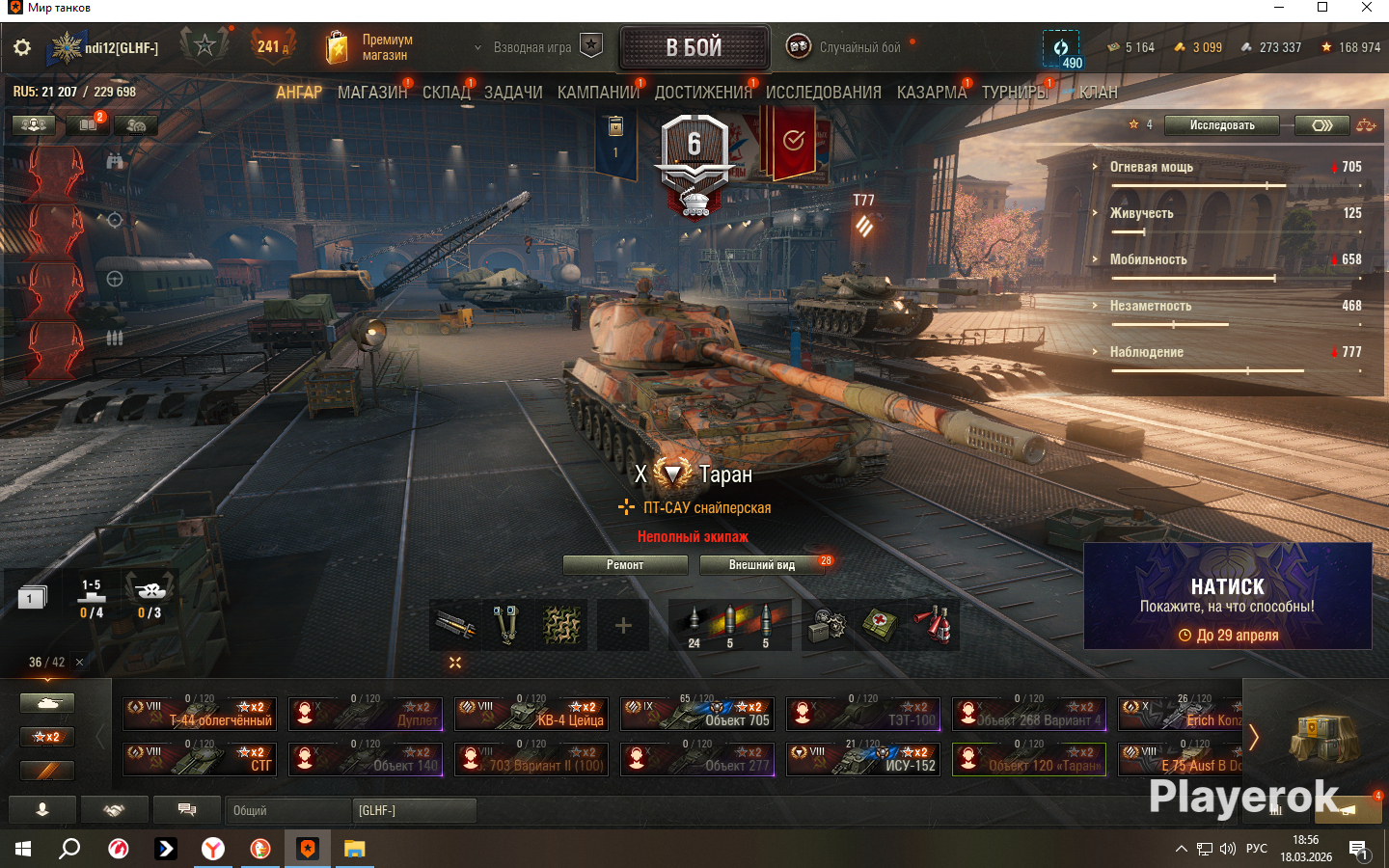Click the Ремонт button
The height and width of the screenshot is (868, 1389).
(x=624, y=565)
